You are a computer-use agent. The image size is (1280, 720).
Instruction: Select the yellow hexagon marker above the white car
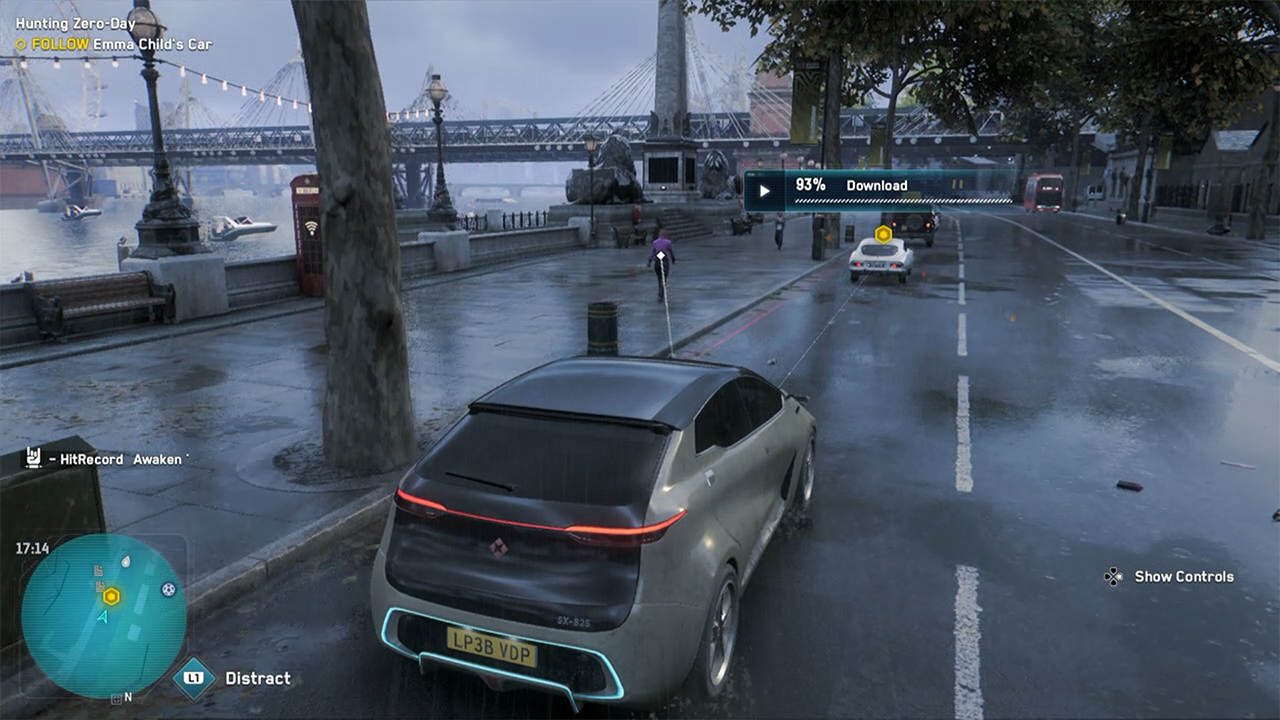tap(883, 234)
